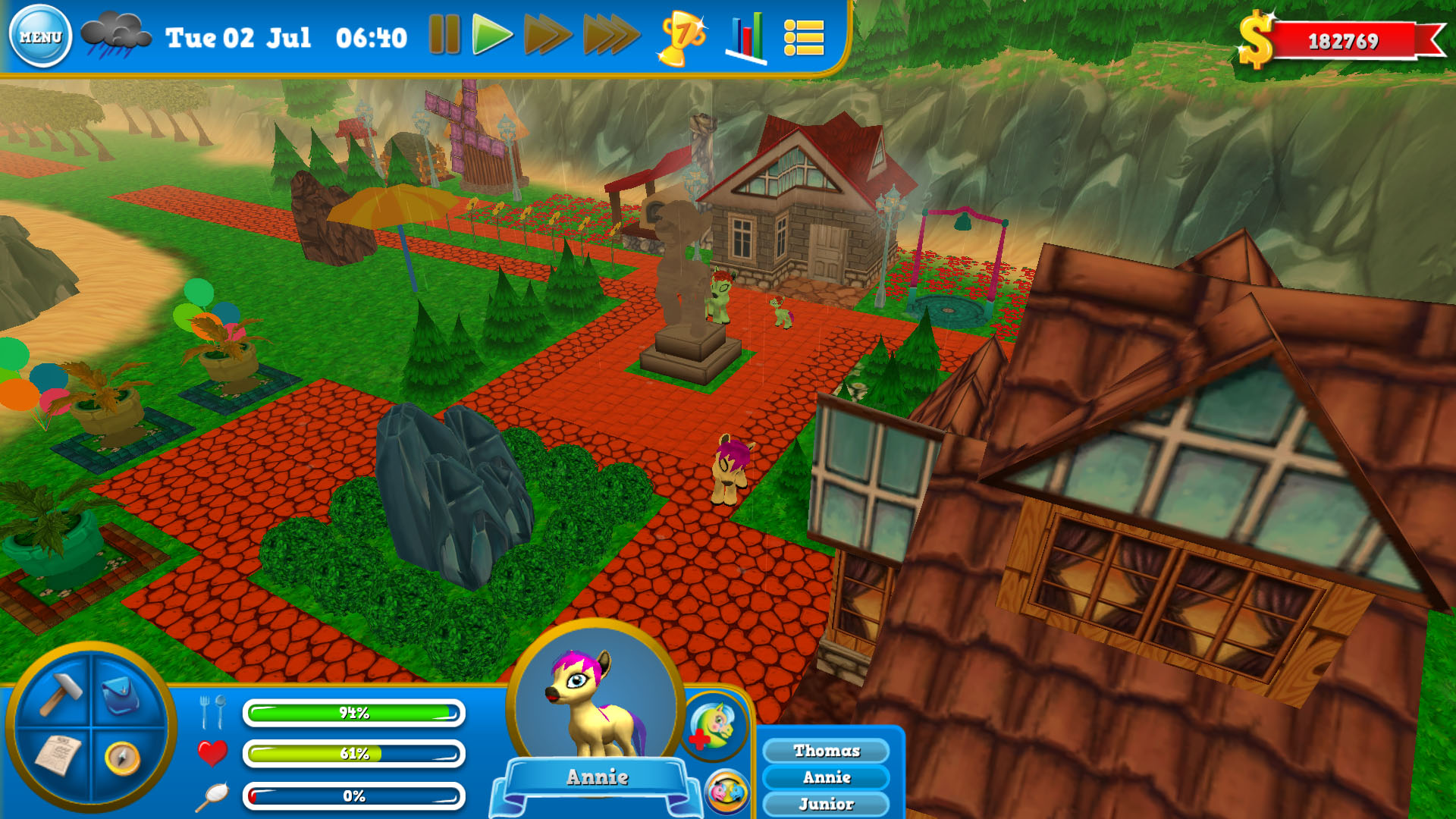Open the statistics bar chart
Image resolution: width=1456 pixels, height=819 pixels.
[745, 36]
